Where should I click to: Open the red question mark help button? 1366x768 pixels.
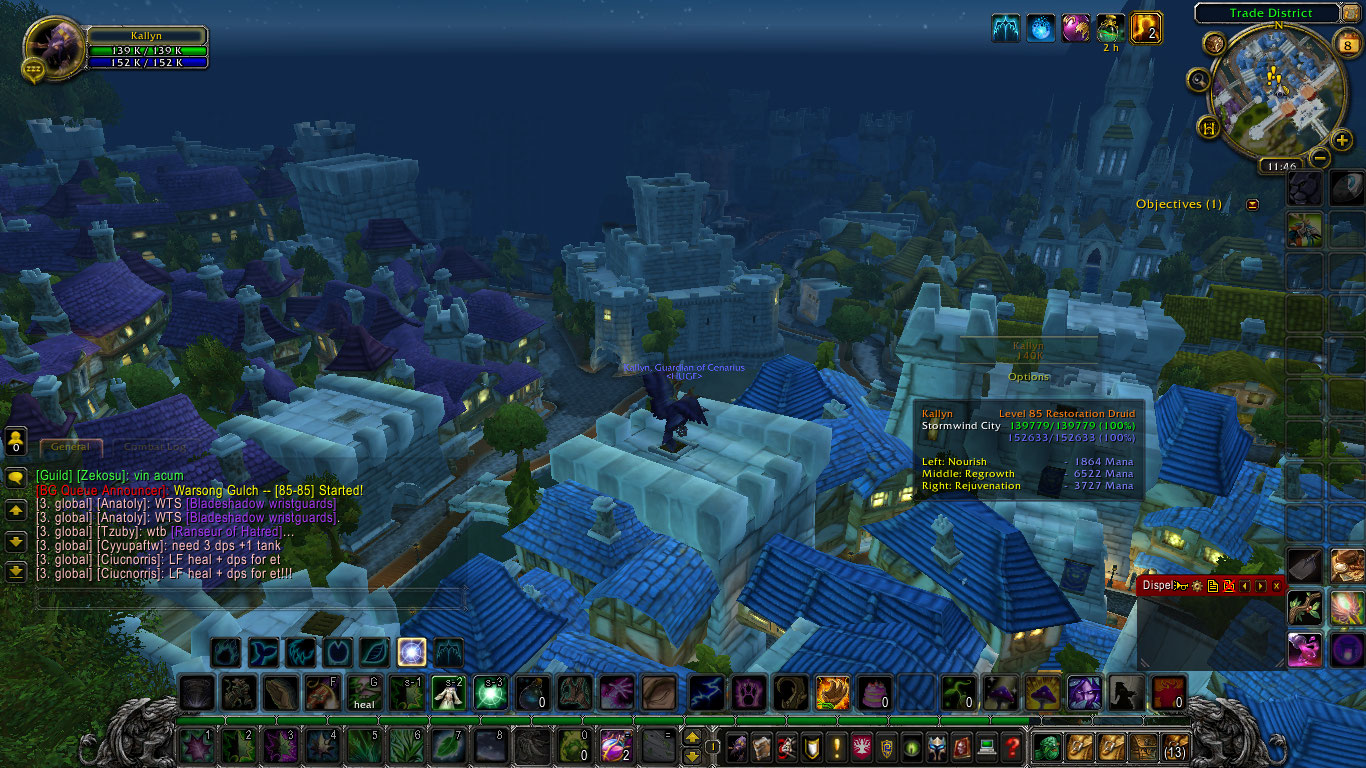tap(1012, 746)
